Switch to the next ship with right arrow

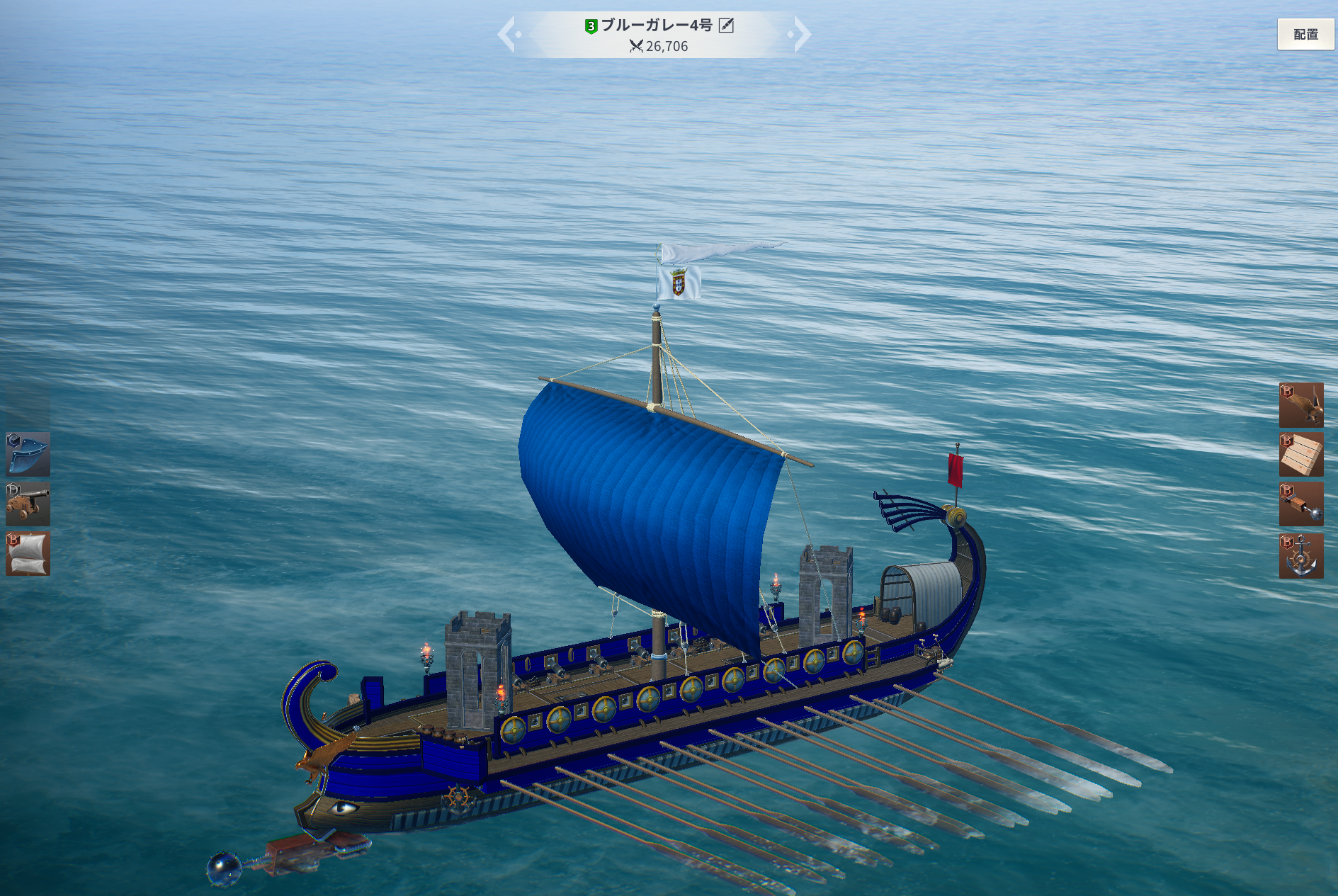pyautogui.click(x=801, y=34)
